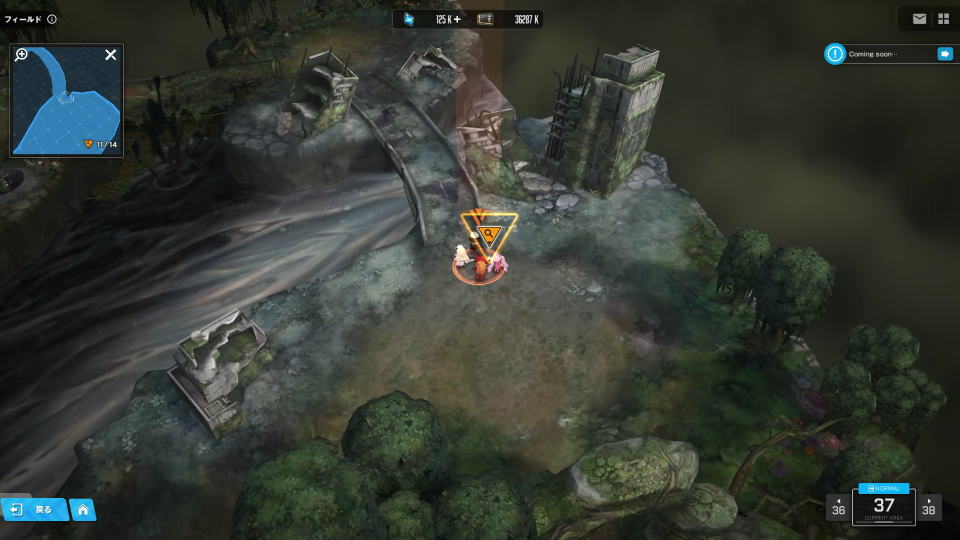Click the Coming soon arrow button
This screenshot has width=960, height=540.
tap(944, 54)
